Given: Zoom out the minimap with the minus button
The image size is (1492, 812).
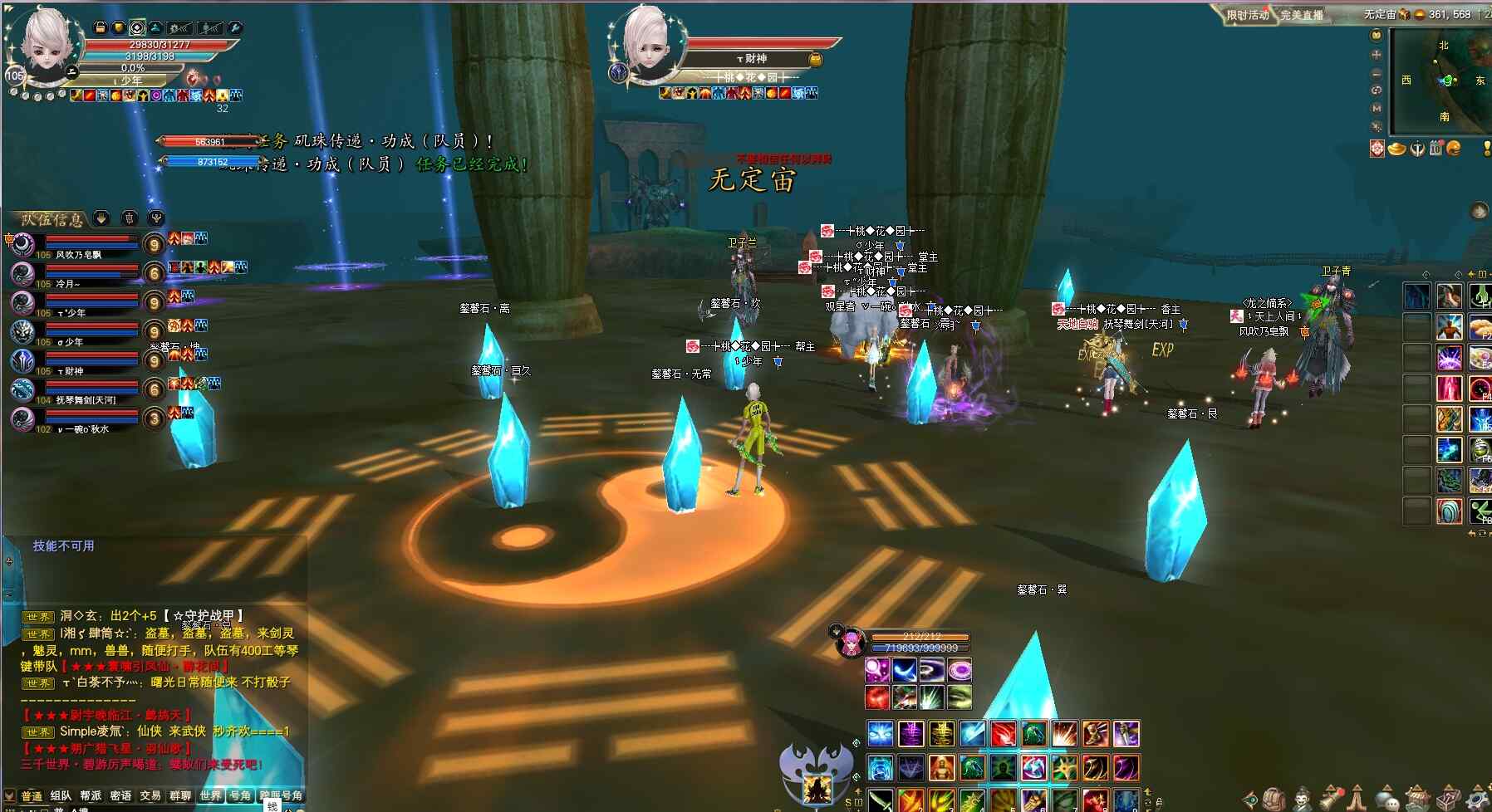Looking at the screenshot, I should [x=1377, y=73].
